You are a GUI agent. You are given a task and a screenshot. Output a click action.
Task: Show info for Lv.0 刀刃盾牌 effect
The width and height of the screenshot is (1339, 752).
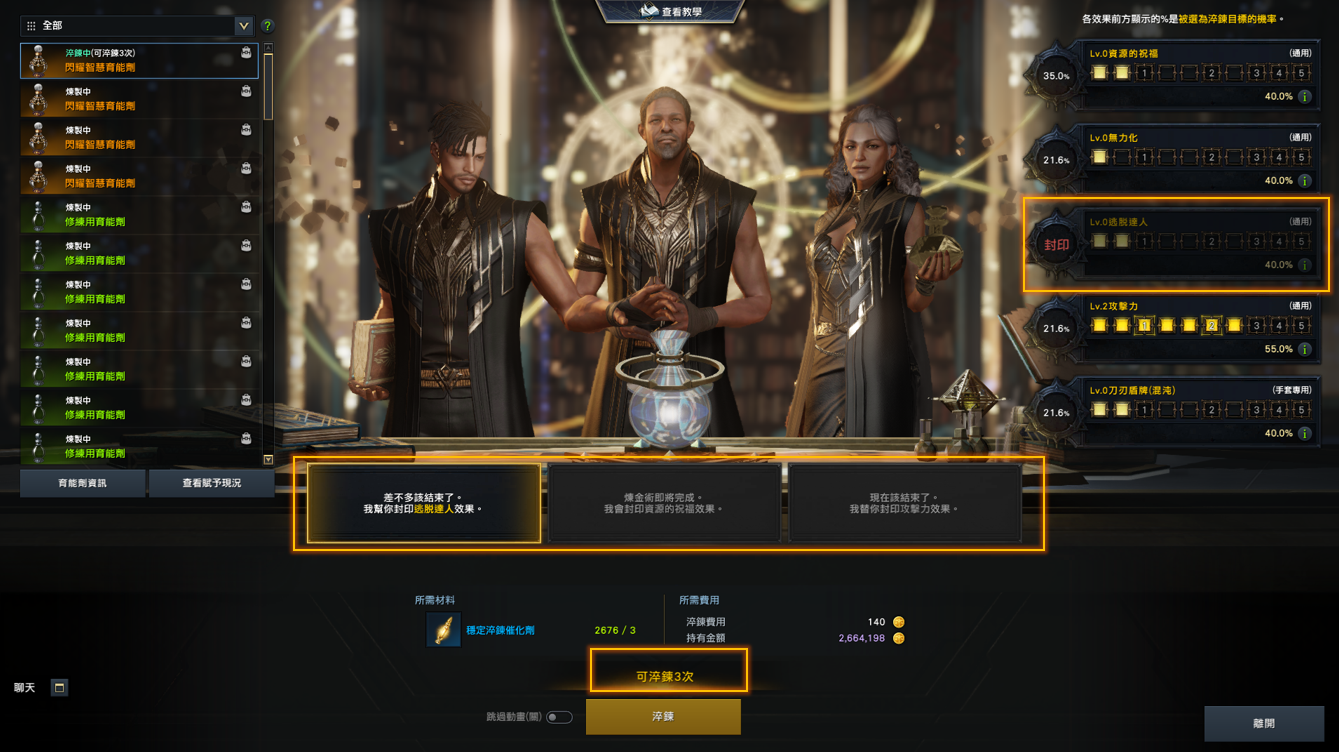click(x=1304, y=434)
